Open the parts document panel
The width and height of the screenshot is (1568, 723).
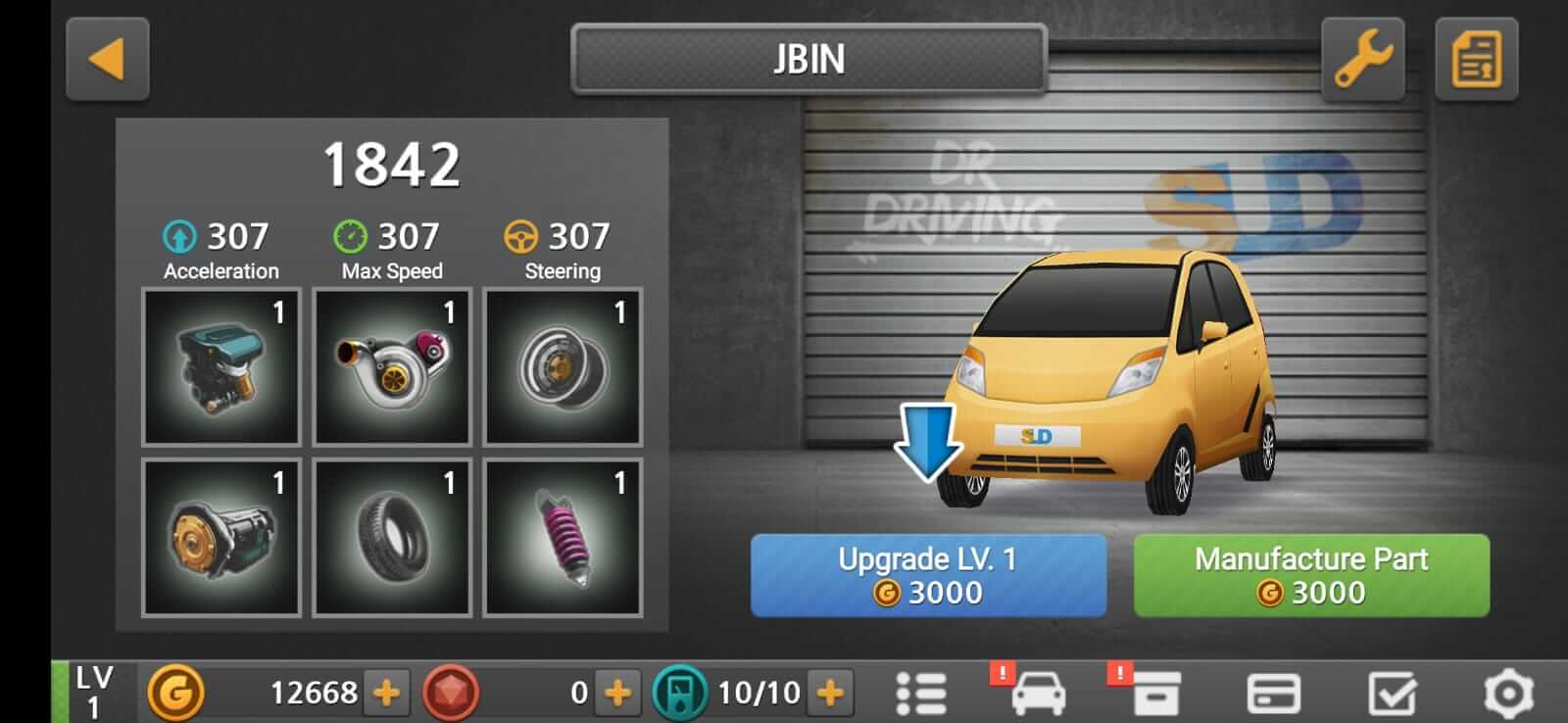1476,59
